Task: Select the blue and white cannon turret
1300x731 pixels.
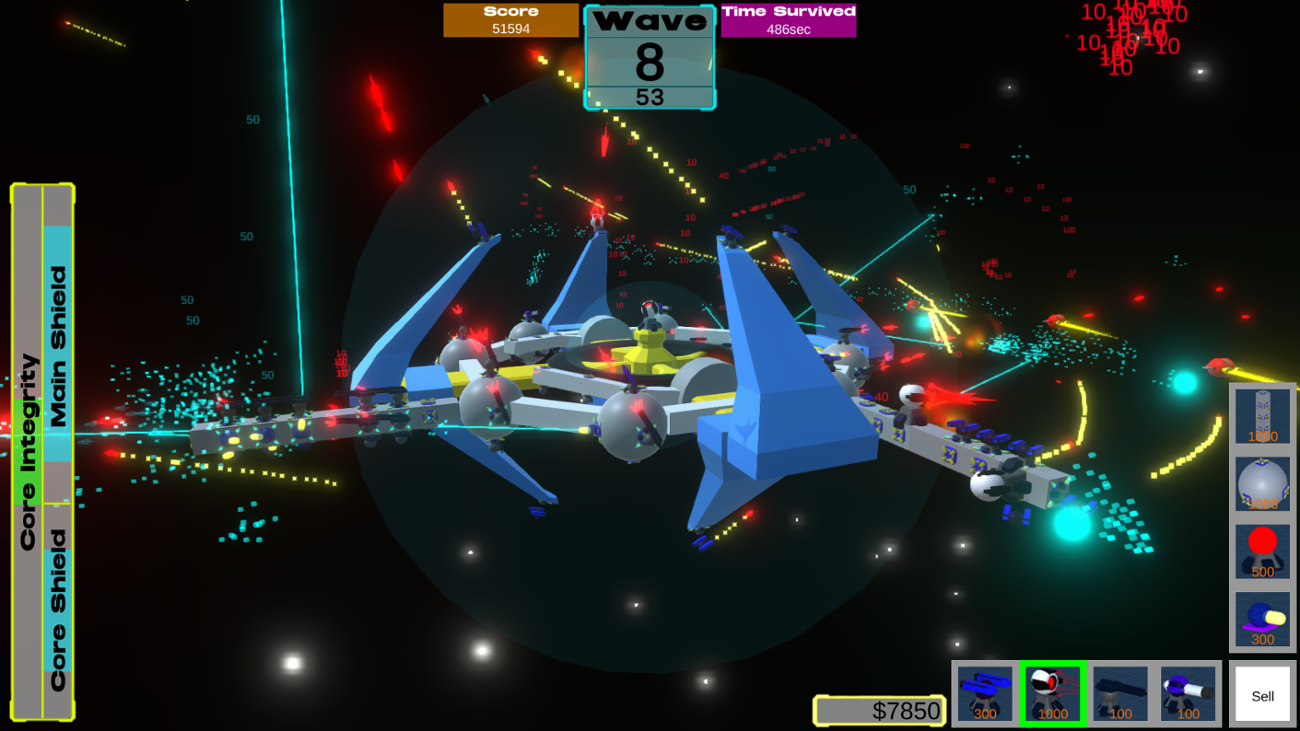Action: point(1188,694)
